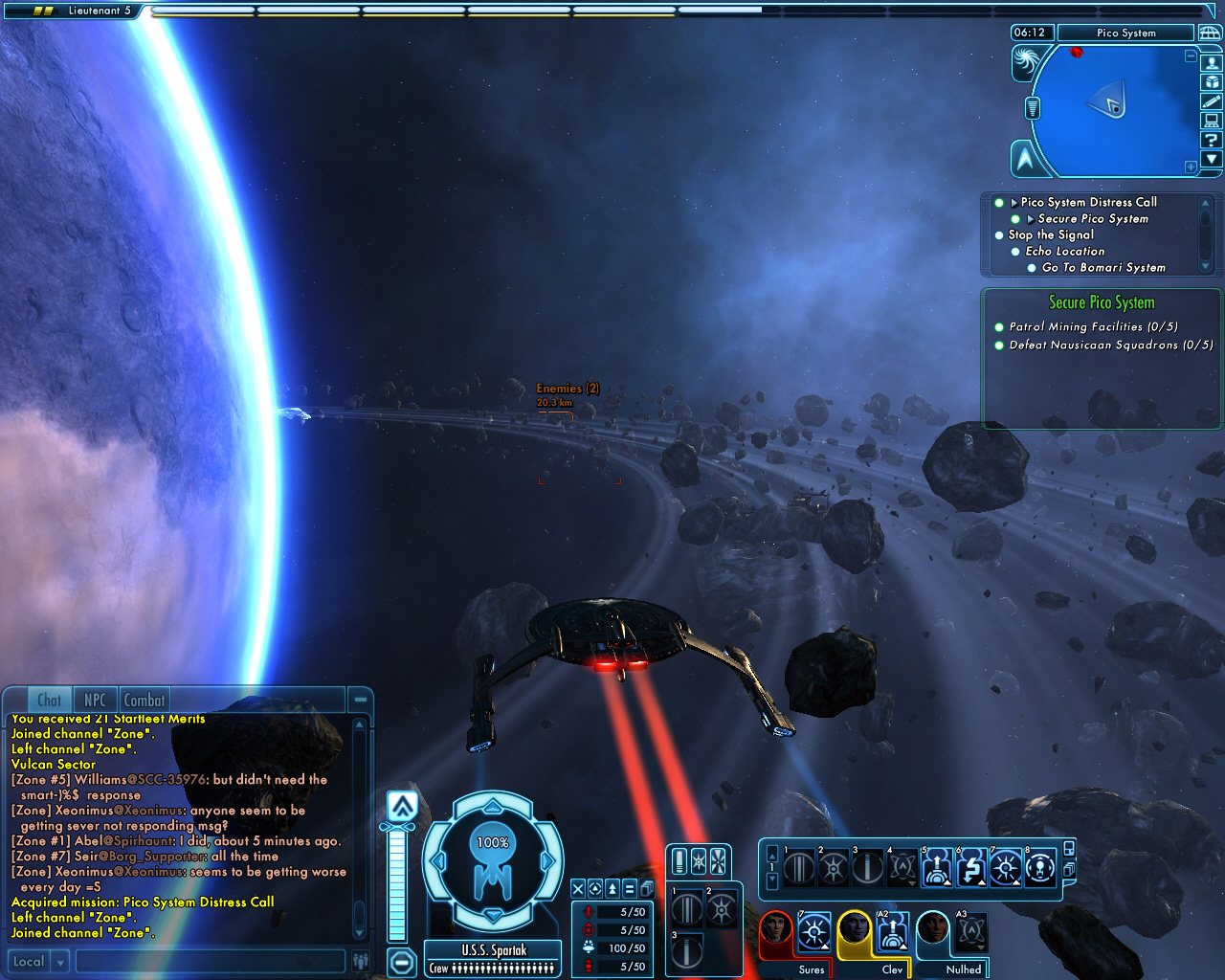Click the chat text input field
The width and height of the screenshot is (1225, 980).
211,961
